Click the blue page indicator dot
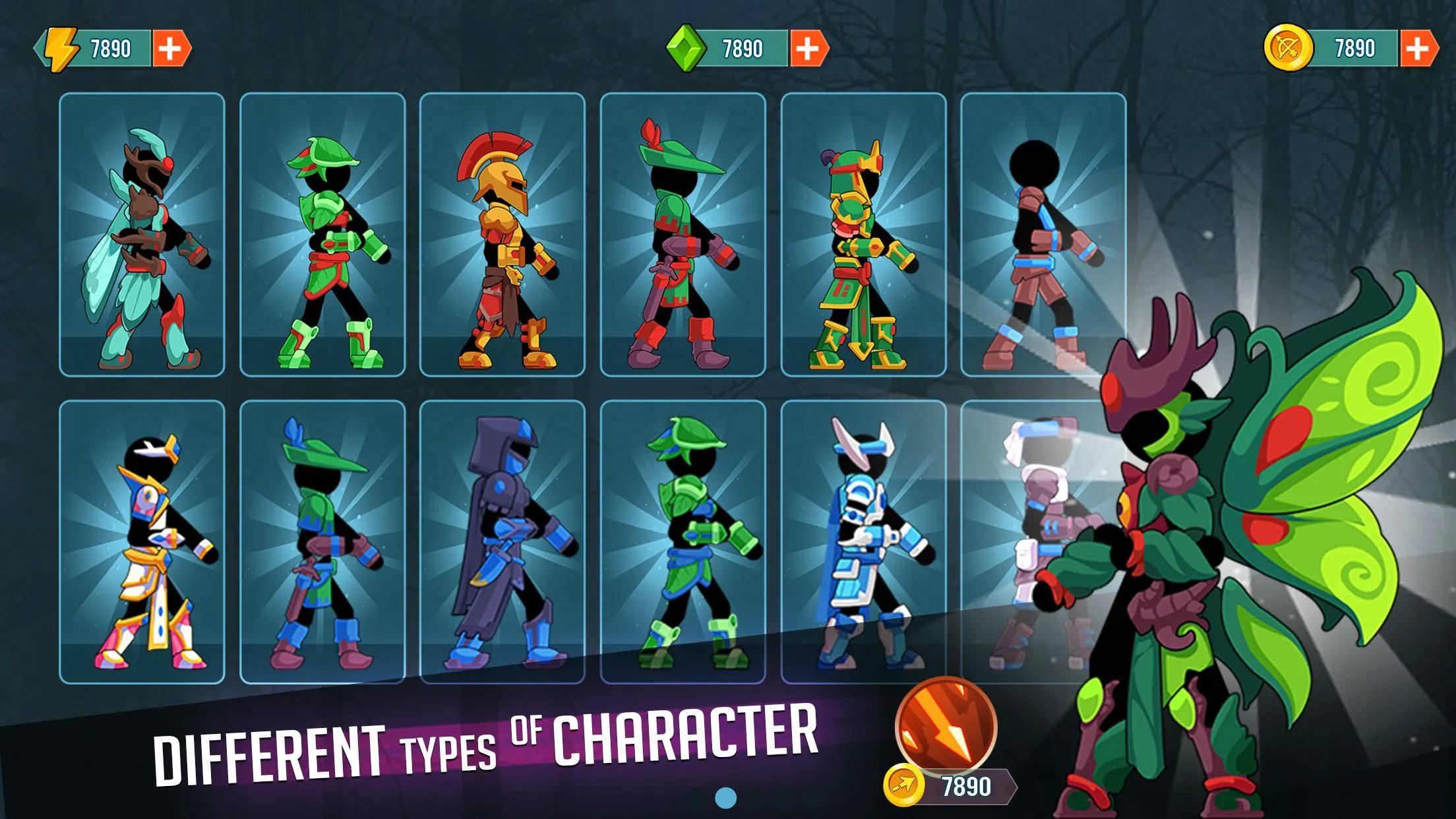Viewport: 1456px width, 819px height. (x=725, y=798)
